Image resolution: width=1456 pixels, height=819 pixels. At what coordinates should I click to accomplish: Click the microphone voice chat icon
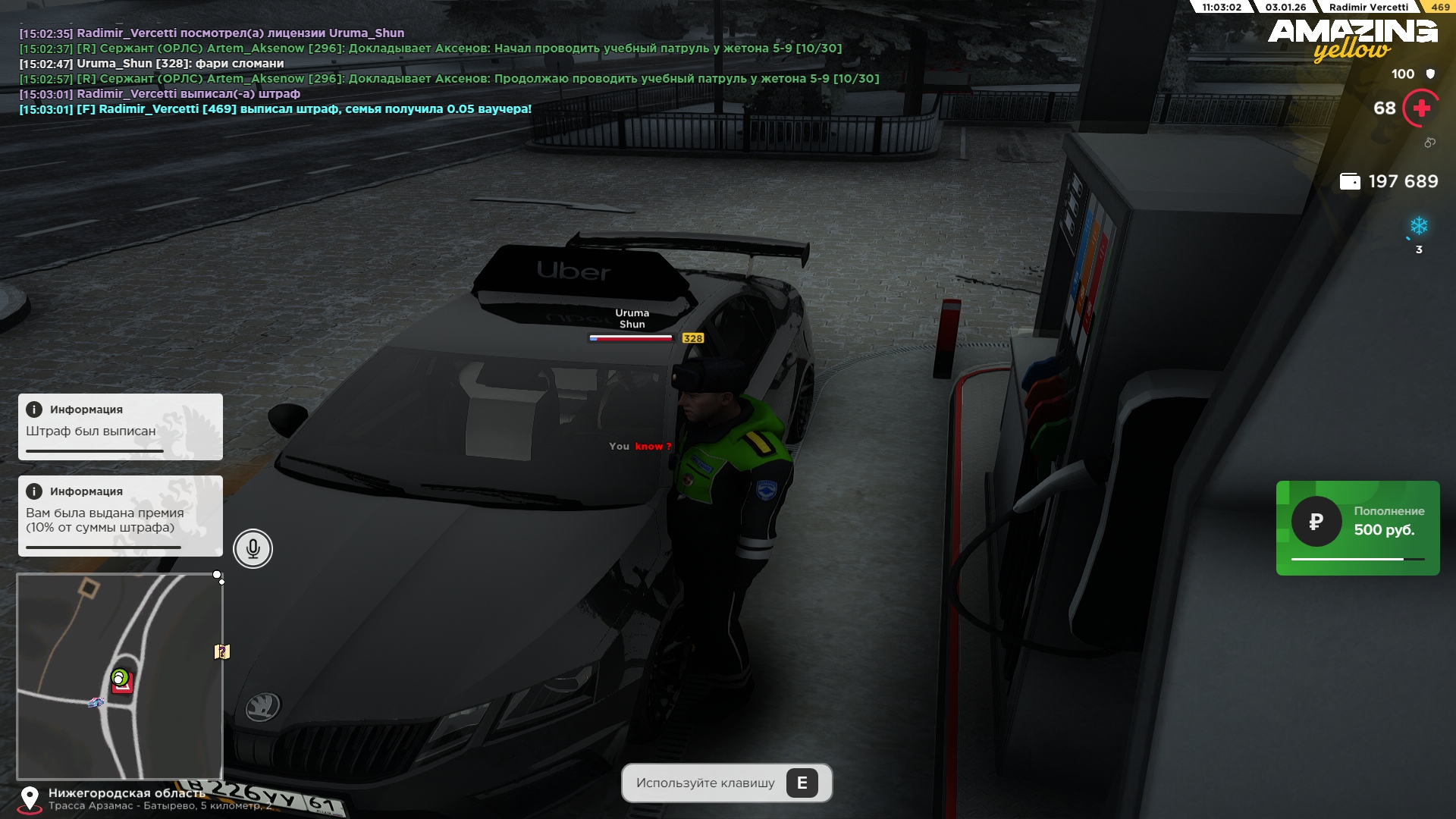pyautogui.click(x=253, y=548)
